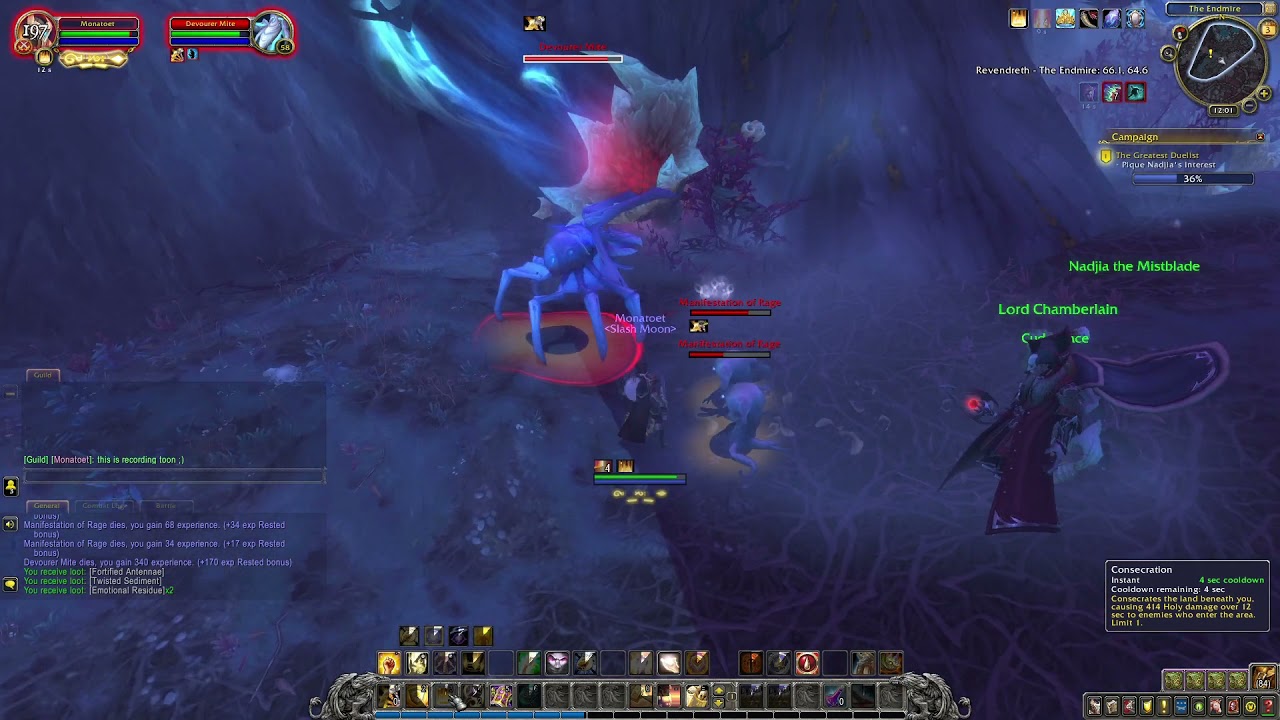Click the minimap tracking magnifier button
Screen dimensions: 1280x720
click(x=1169, y=54)
